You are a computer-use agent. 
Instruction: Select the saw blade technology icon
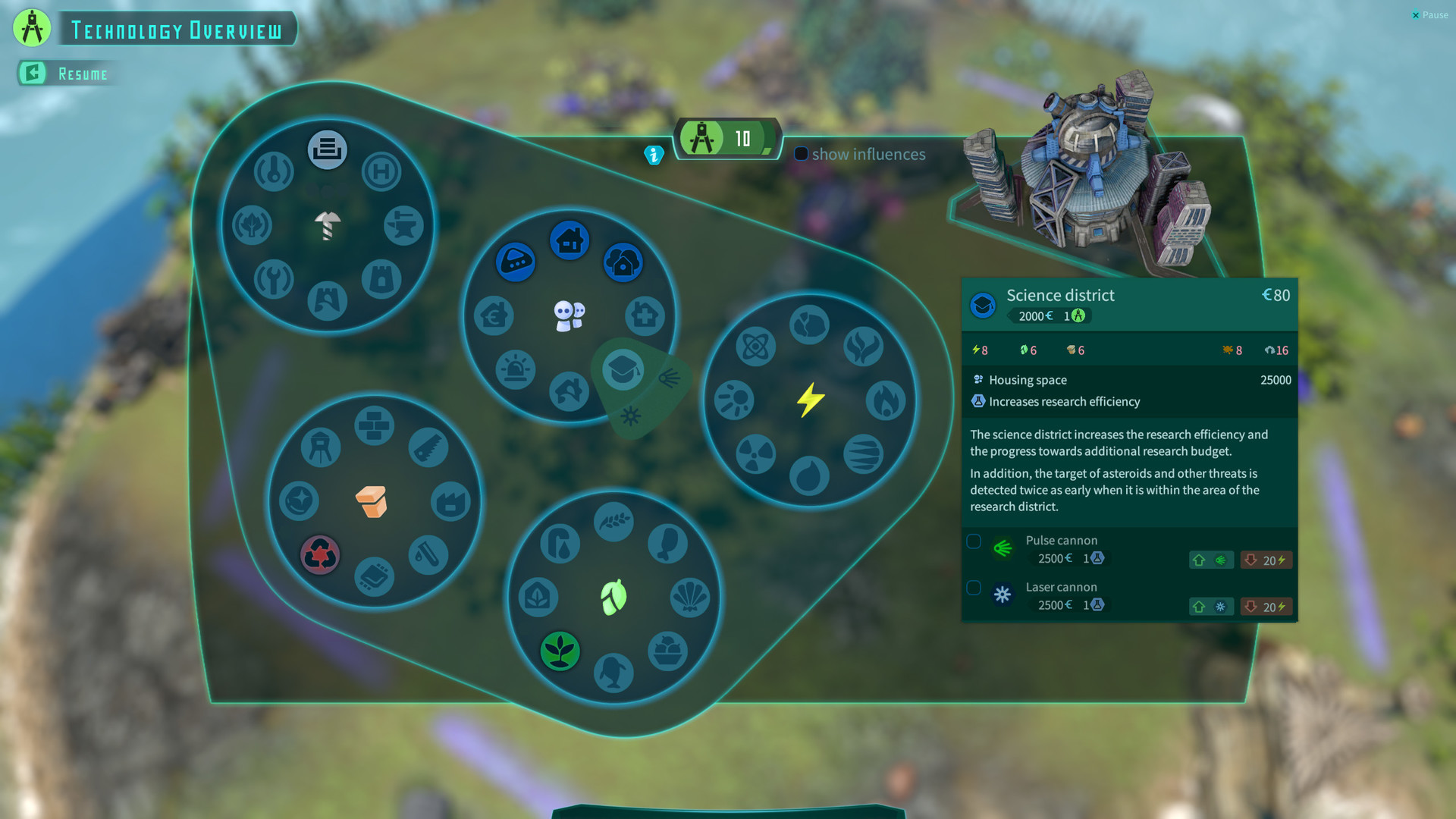tap(428, 447)
